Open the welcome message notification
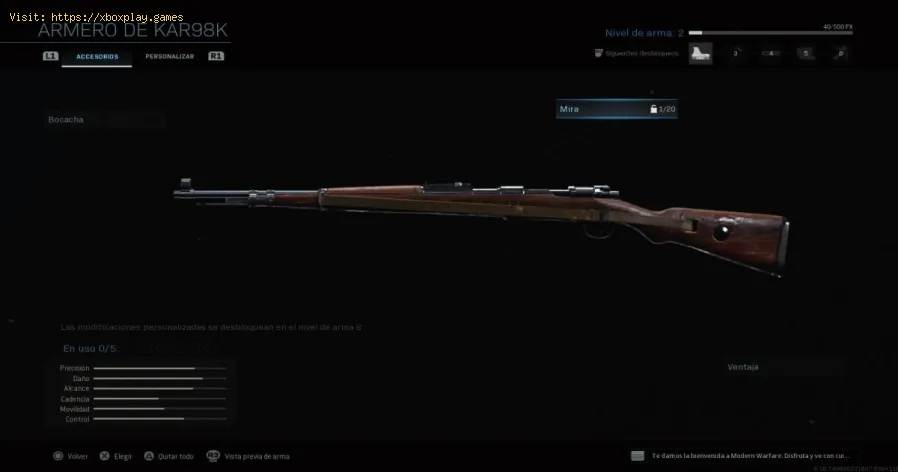Image resolution: width=898 pixels, height=472 pixels. pyautogui.click(x=750, y=454)
